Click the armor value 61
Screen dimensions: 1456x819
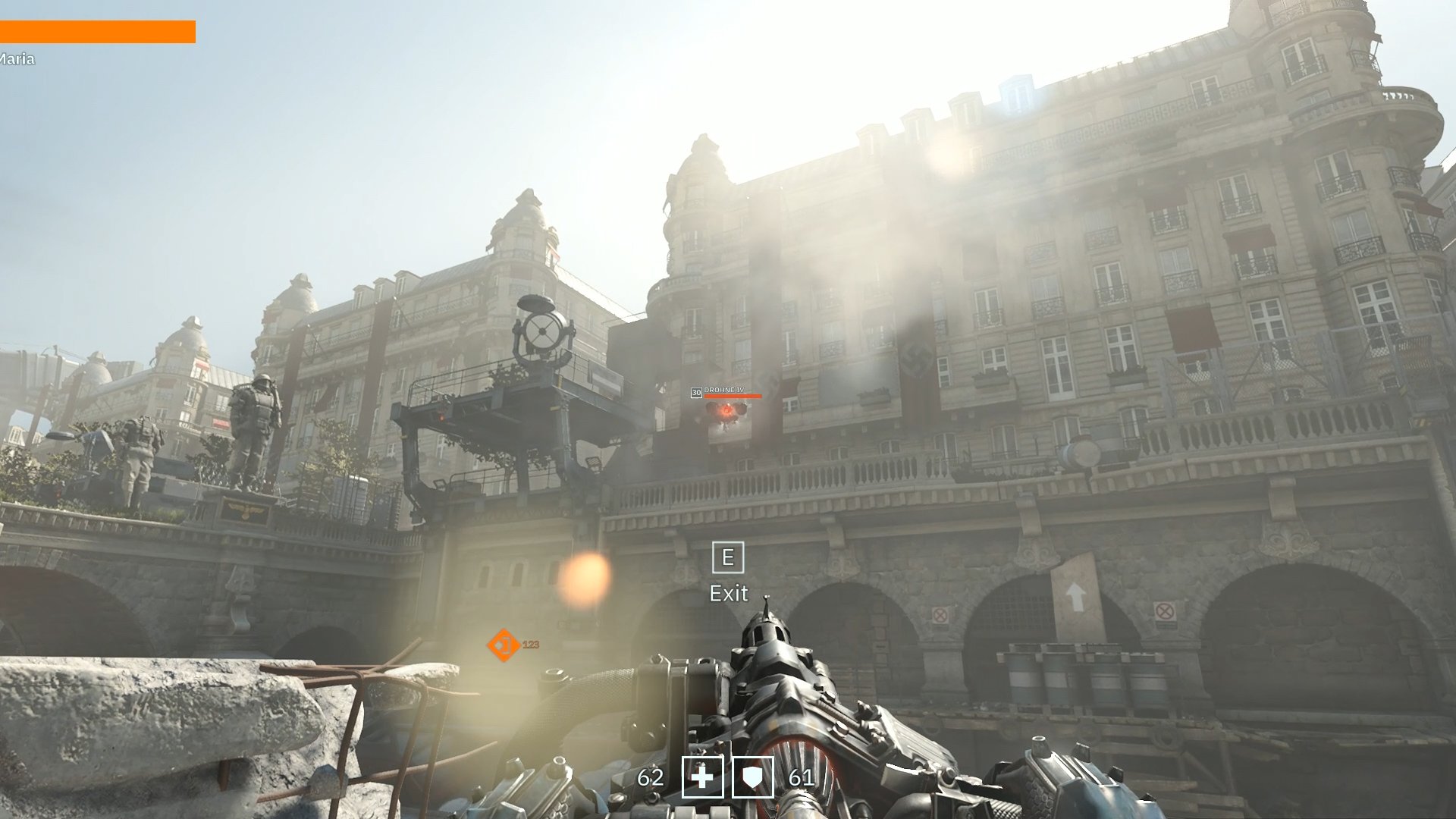tap(802, 778)
